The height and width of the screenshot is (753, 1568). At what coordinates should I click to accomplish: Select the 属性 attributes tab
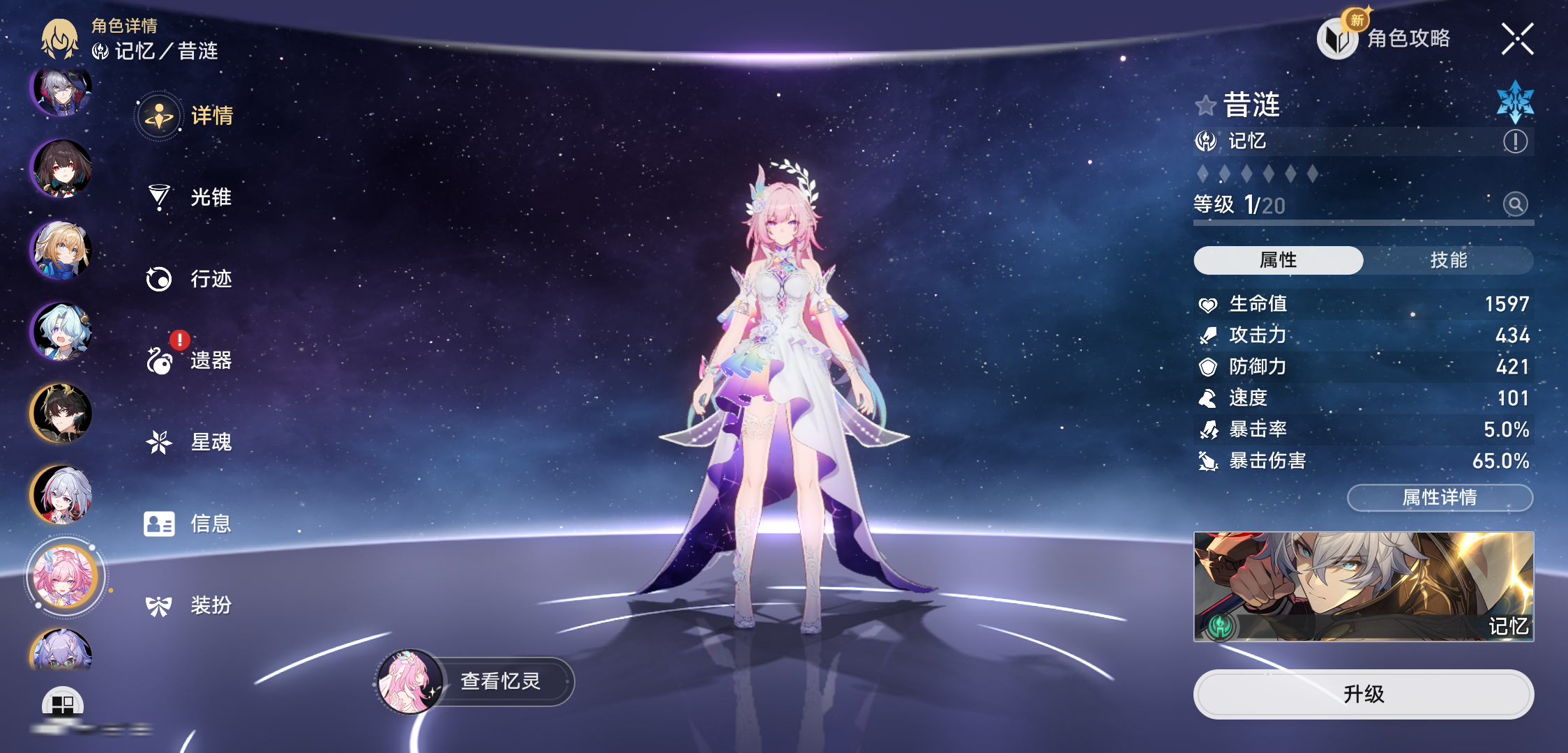(x=1278, y=260)
